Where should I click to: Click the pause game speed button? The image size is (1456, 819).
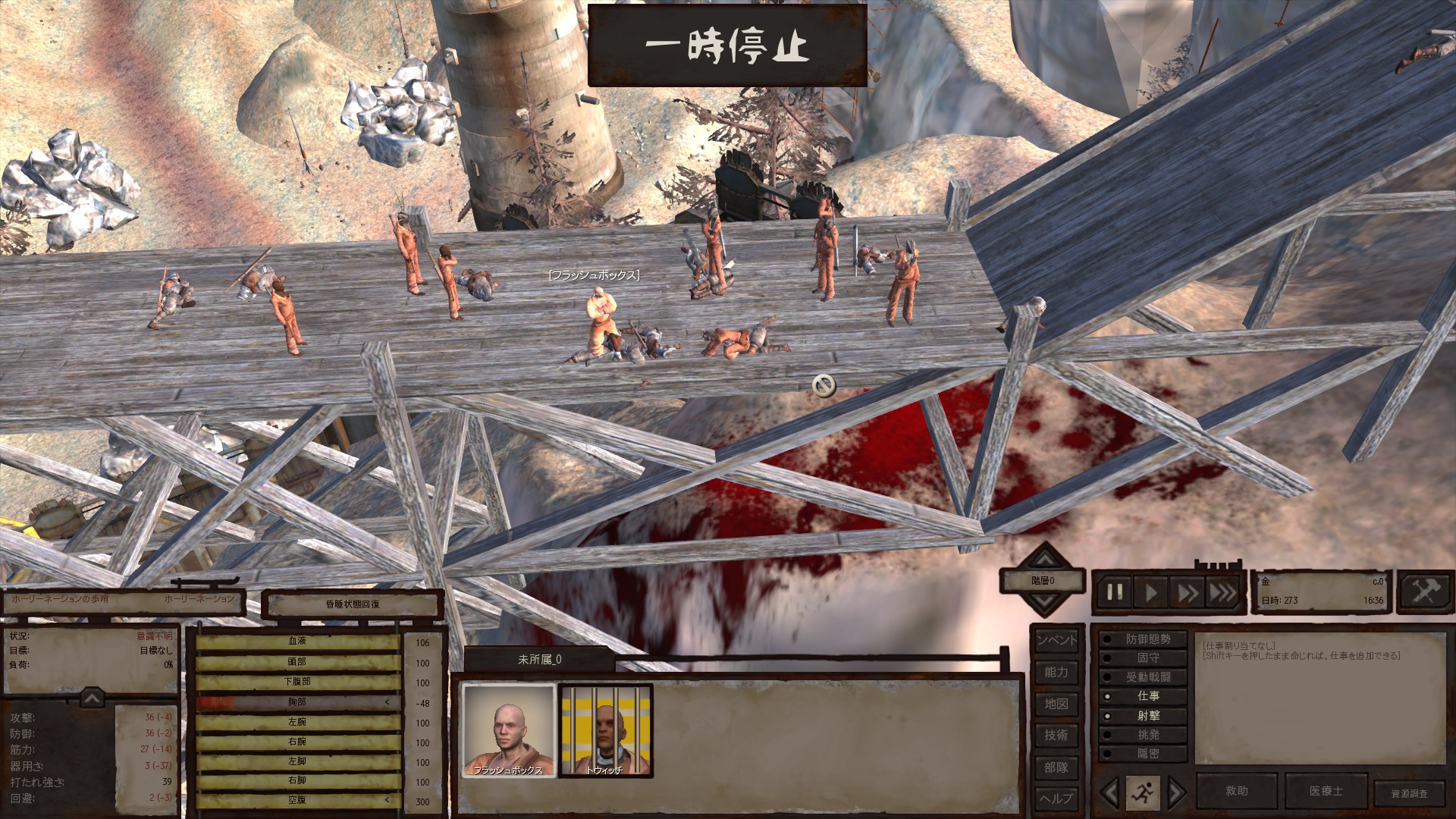1115,592
